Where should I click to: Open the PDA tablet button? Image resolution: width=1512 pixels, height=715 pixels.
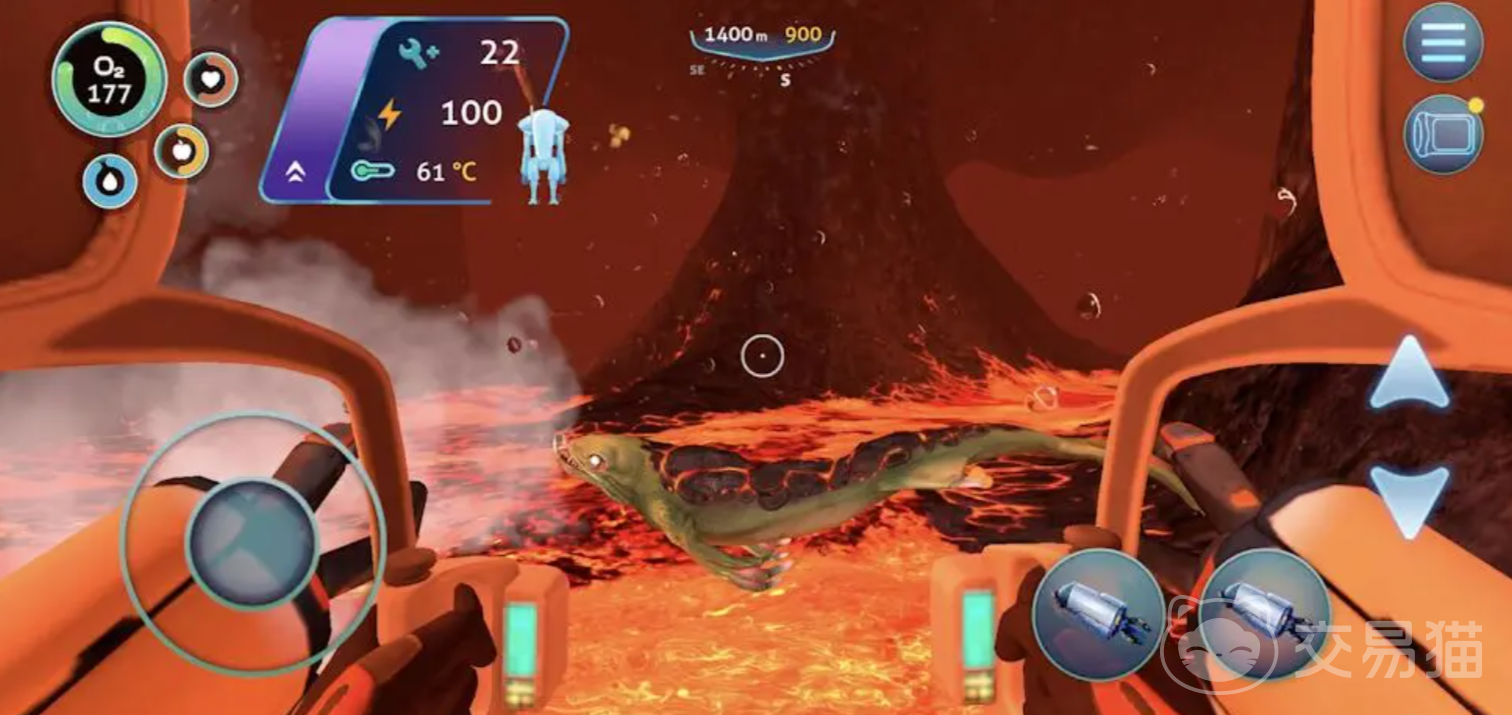(1442, 135)
